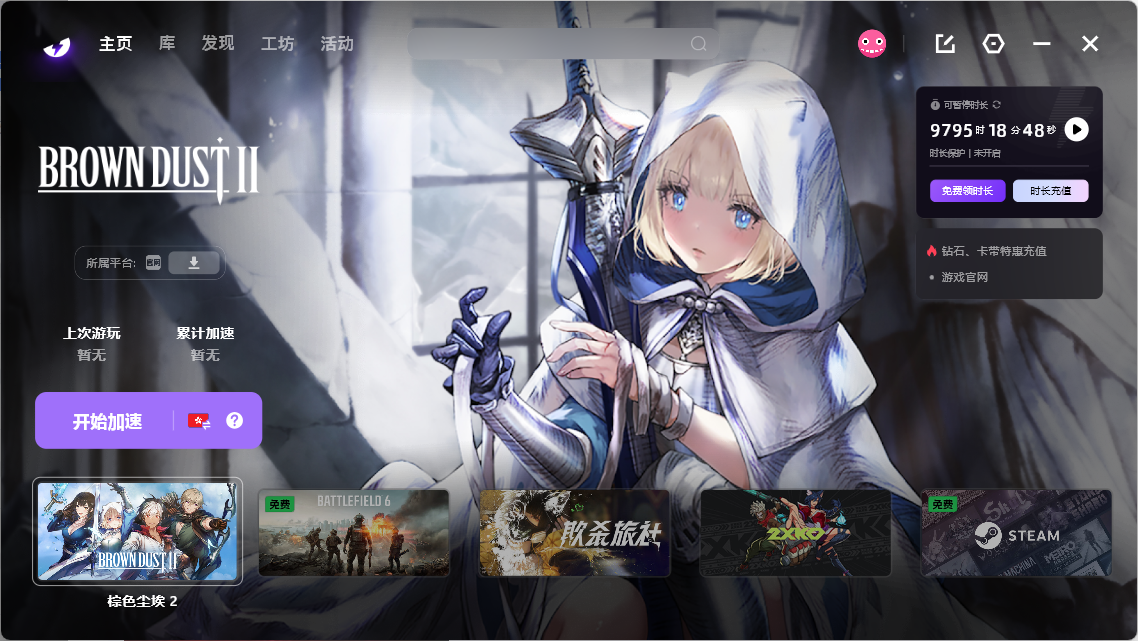Go to the 工坊 workshop tab
Image resolution: width=1138 pixels, height=641 pixels.
(277, 44)
